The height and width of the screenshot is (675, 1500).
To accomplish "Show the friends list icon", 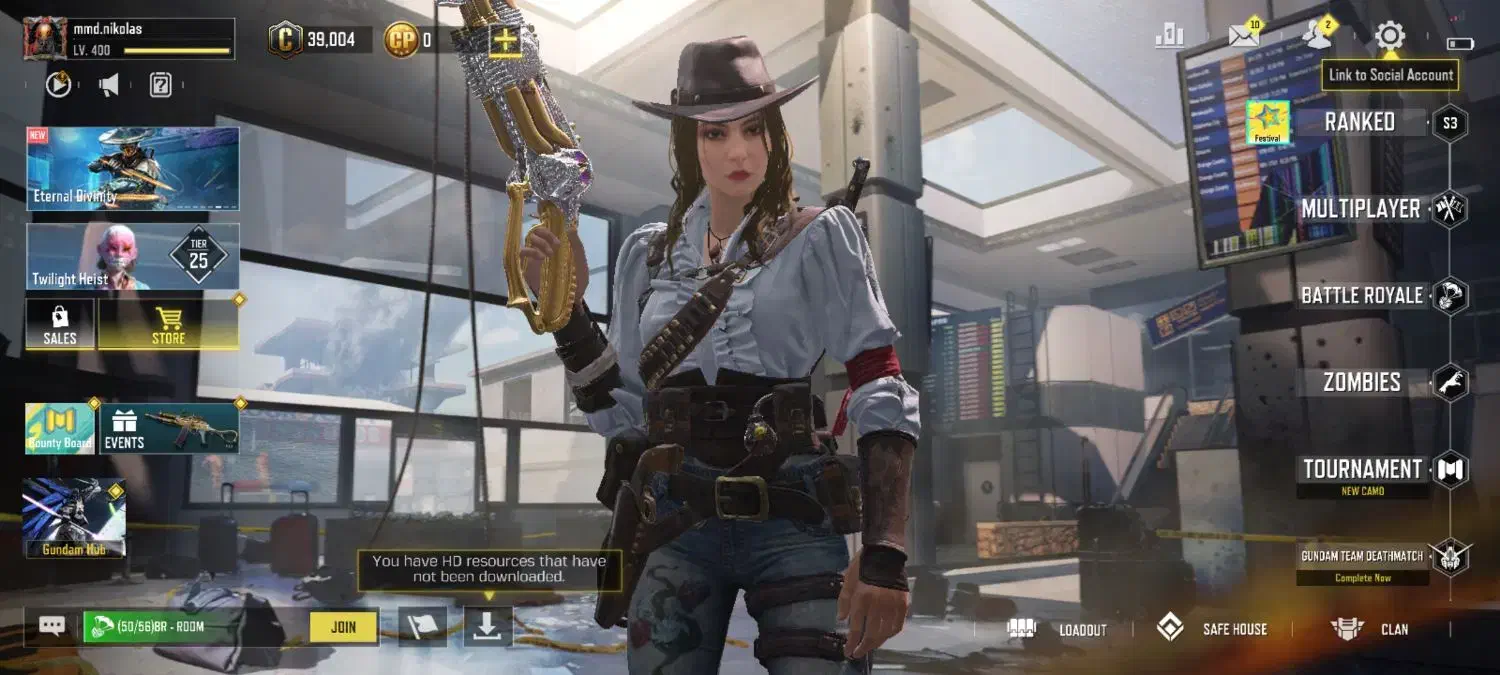I will pyautogui.click(x=1316, y=37).
